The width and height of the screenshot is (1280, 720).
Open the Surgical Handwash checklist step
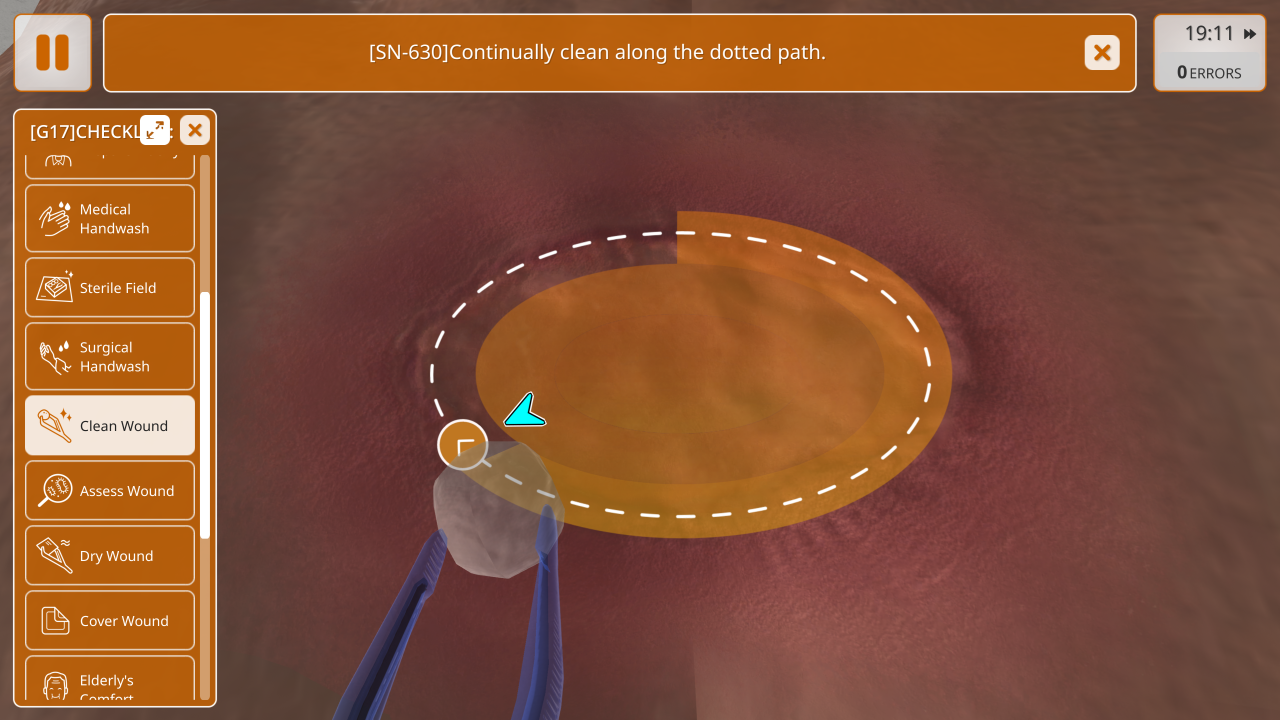click(110, 356)
